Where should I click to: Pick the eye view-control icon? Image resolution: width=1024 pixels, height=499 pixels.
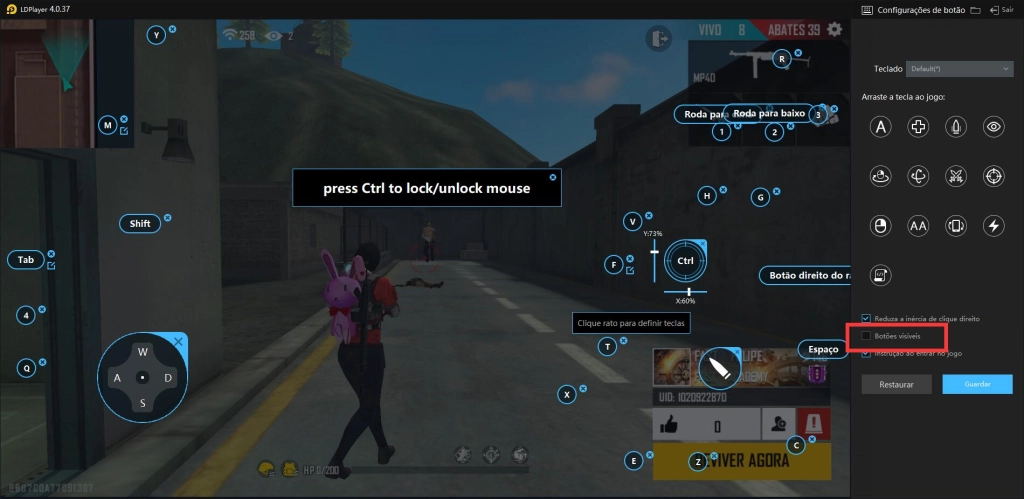coord(993,126)
